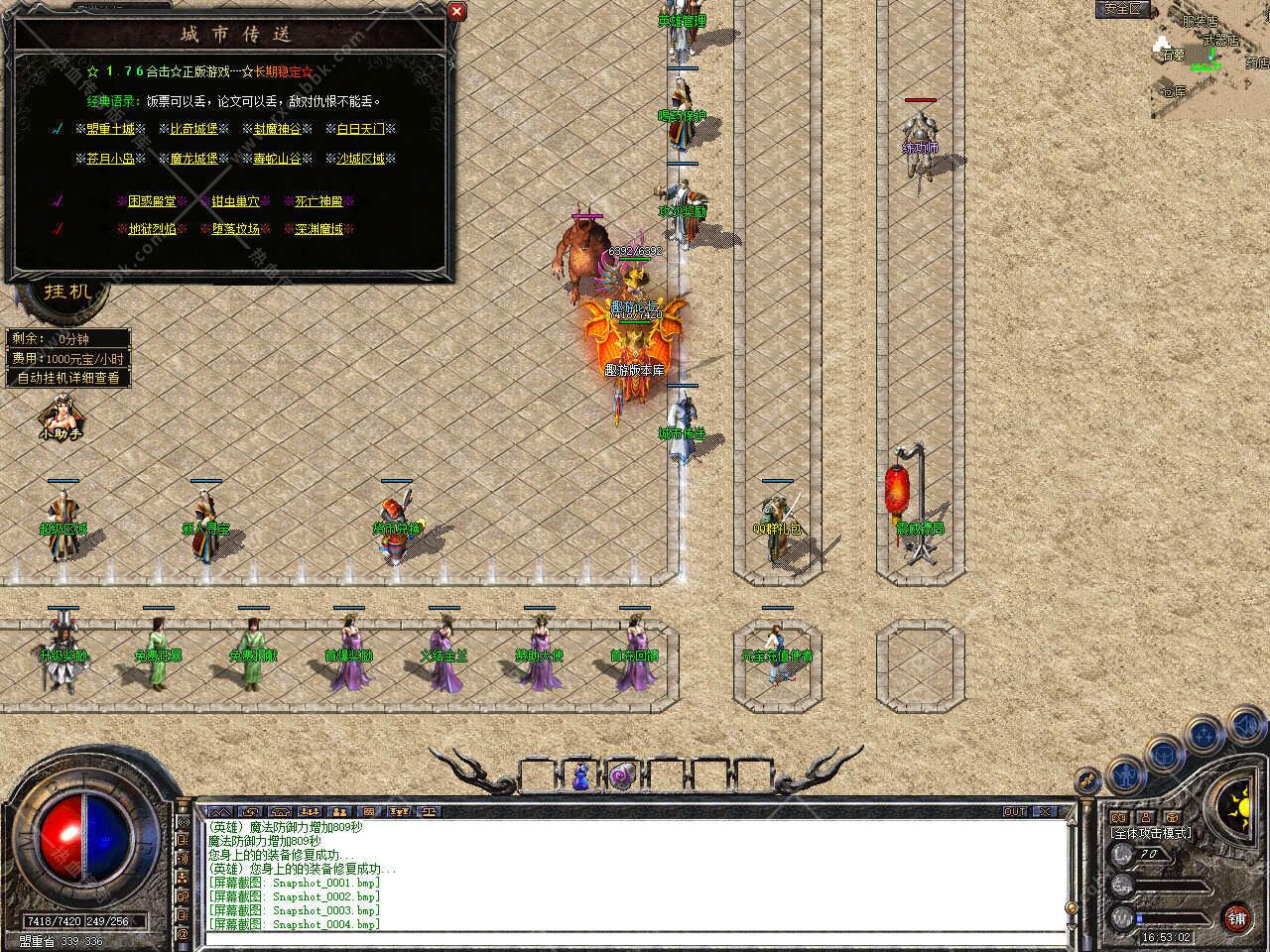This screenshot has height=952, width=1270.
Task: Select 封魔神谷 destination
Action: [x=277, y=129]
